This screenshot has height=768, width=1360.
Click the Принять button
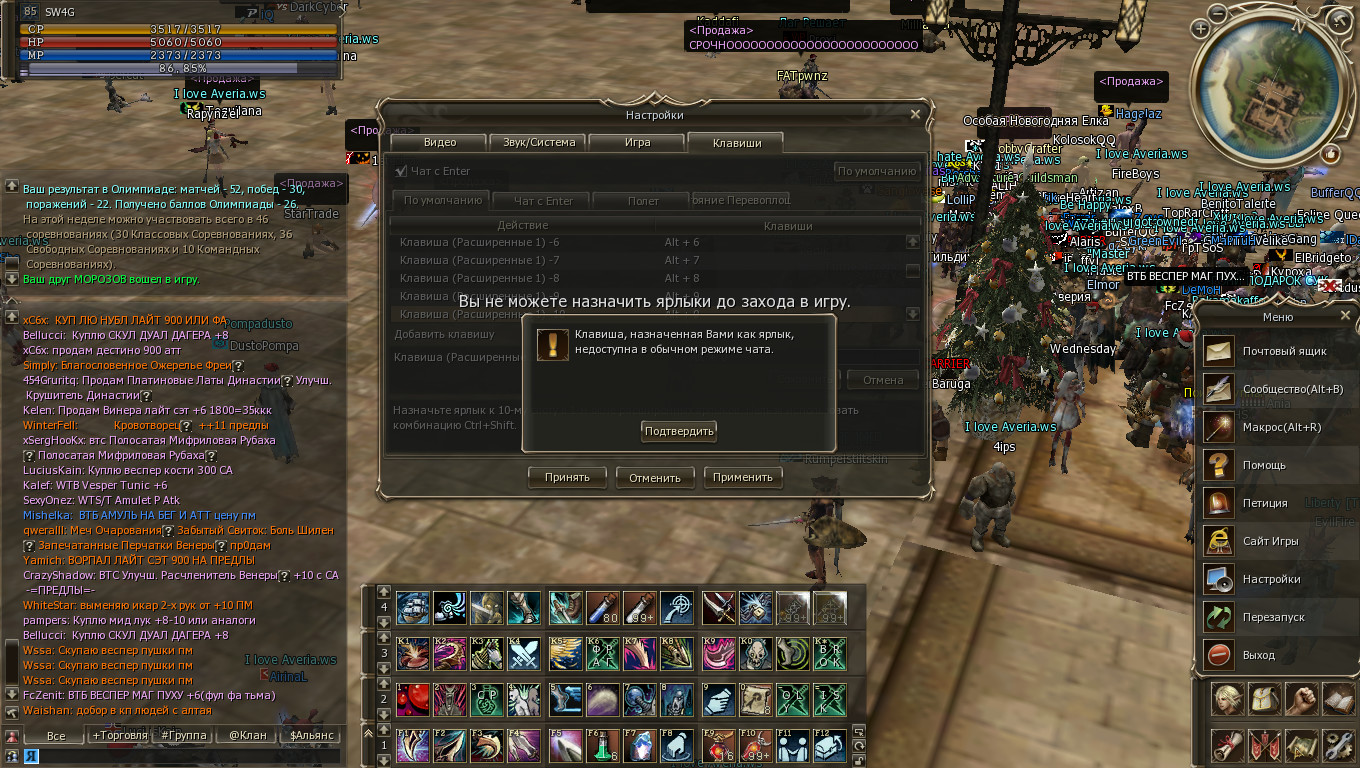[x=567, y=477]
